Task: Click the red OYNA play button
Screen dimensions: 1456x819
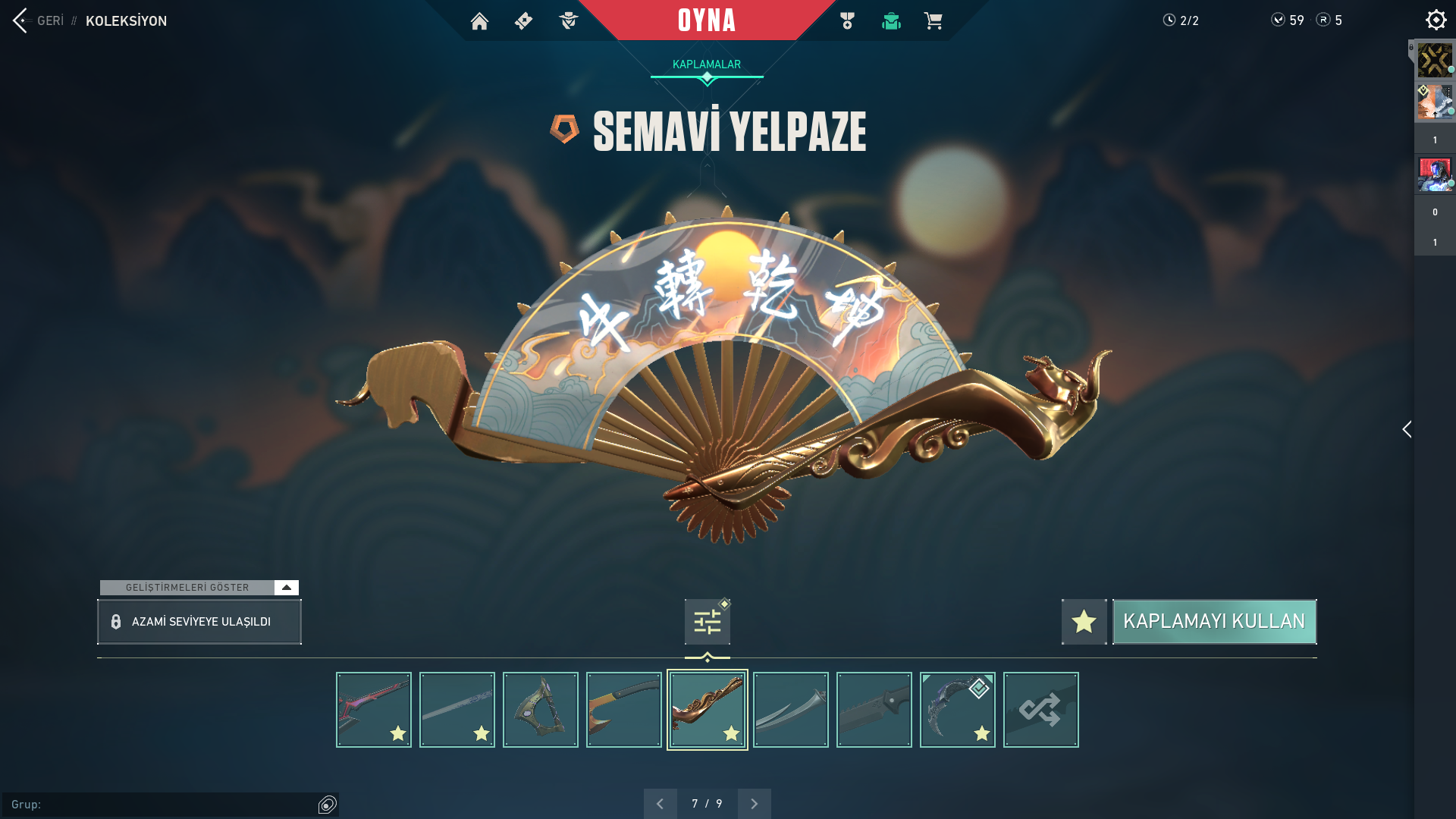Action: click(707, 20)
